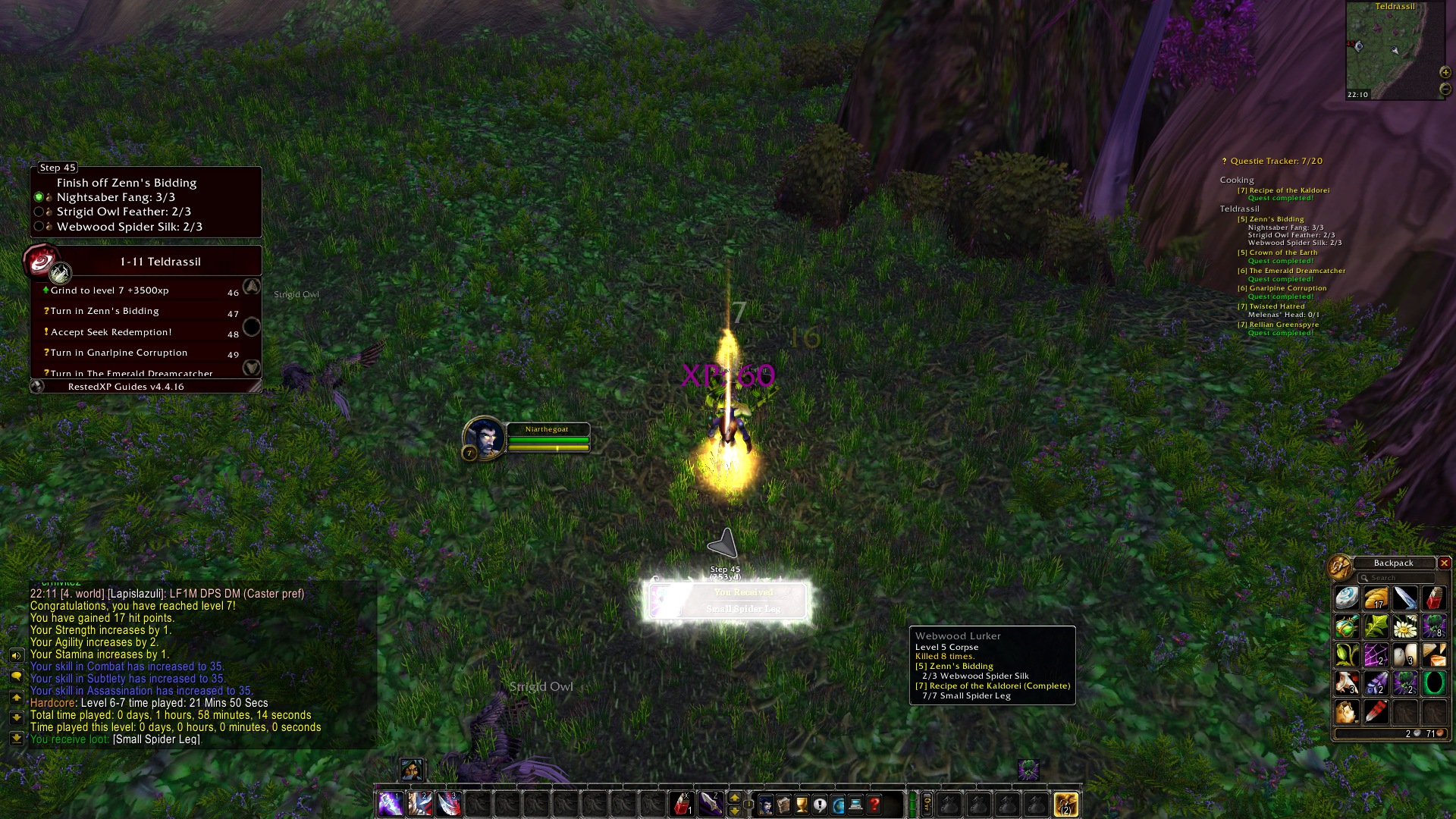Select the bread stack of 17

coord(1376,598)
